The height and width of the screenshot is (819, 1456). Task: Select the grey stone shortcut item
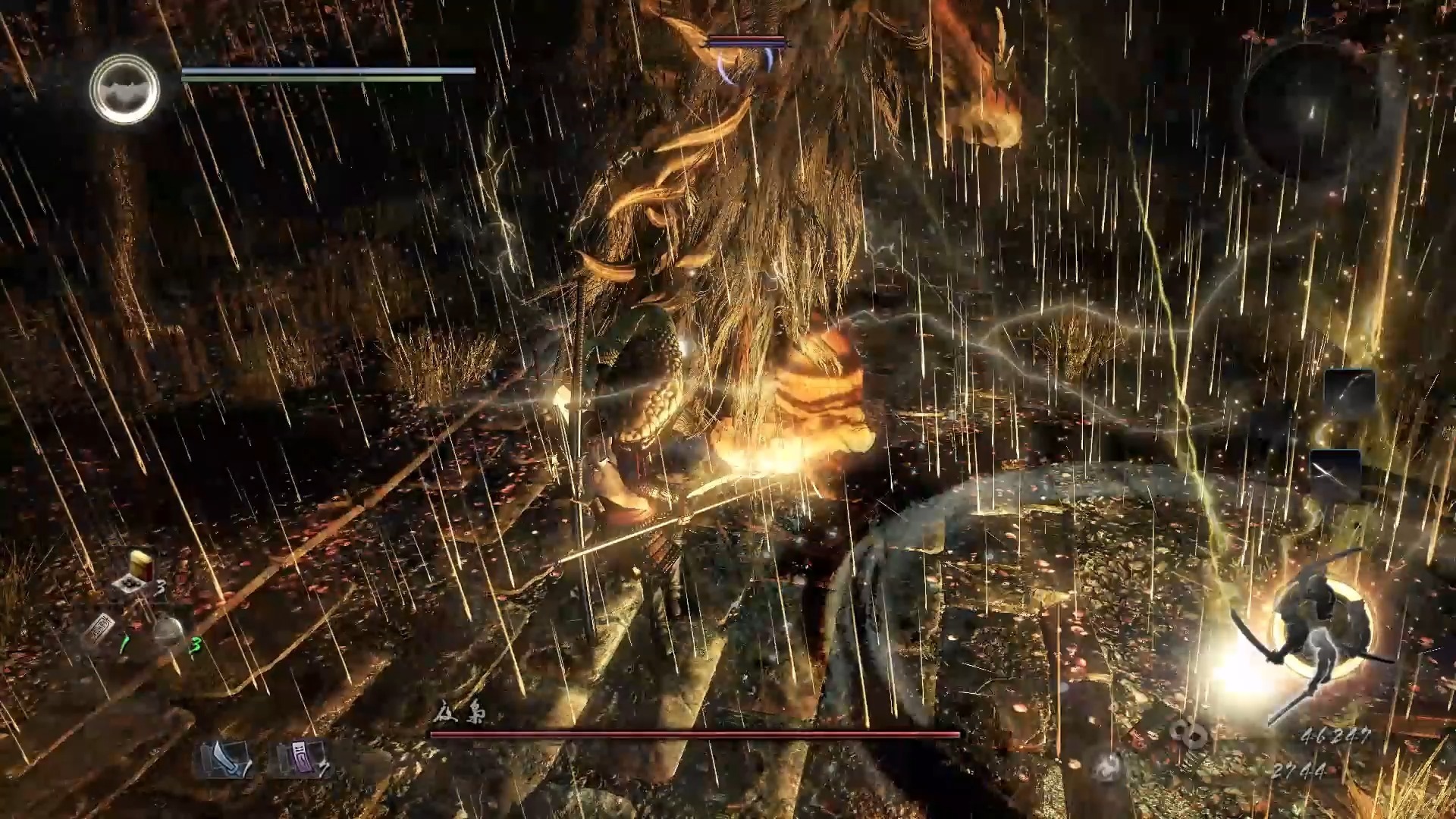(x=170, y=631)
